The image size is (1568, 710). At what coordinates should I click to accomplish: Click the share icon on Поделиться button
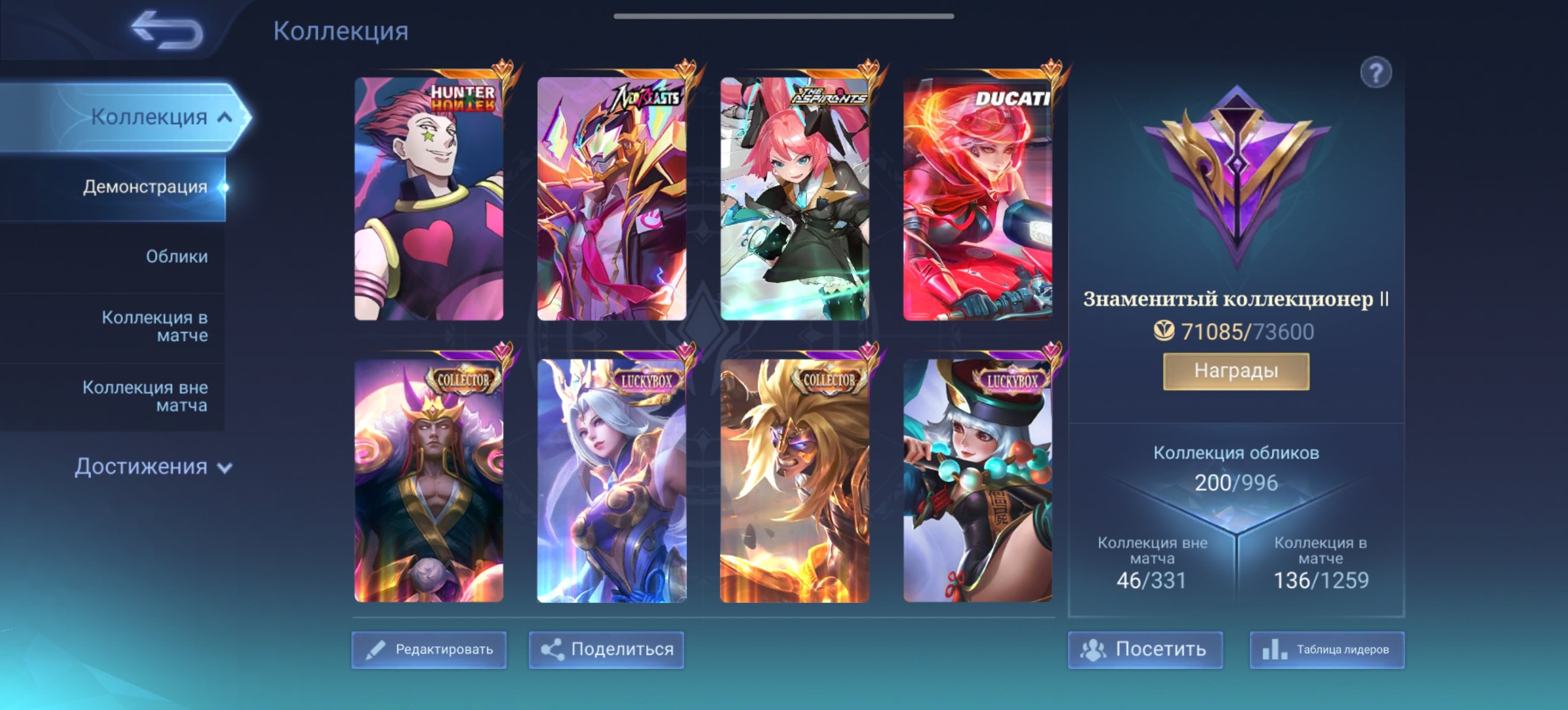(553, 649)
